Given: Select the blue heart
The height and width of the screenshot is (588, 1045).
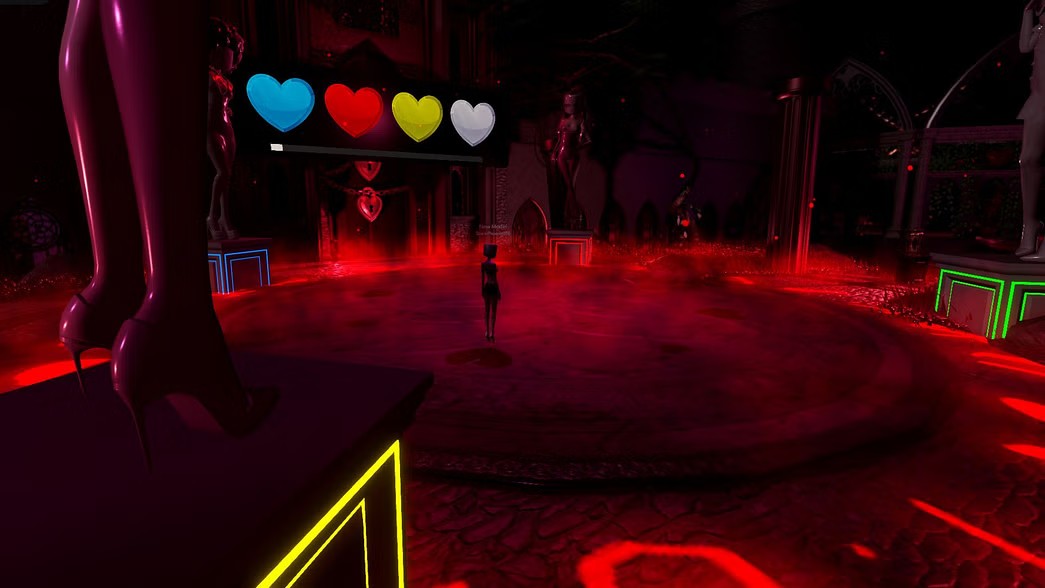Looking at the screenshot, I should pos(280,102).
